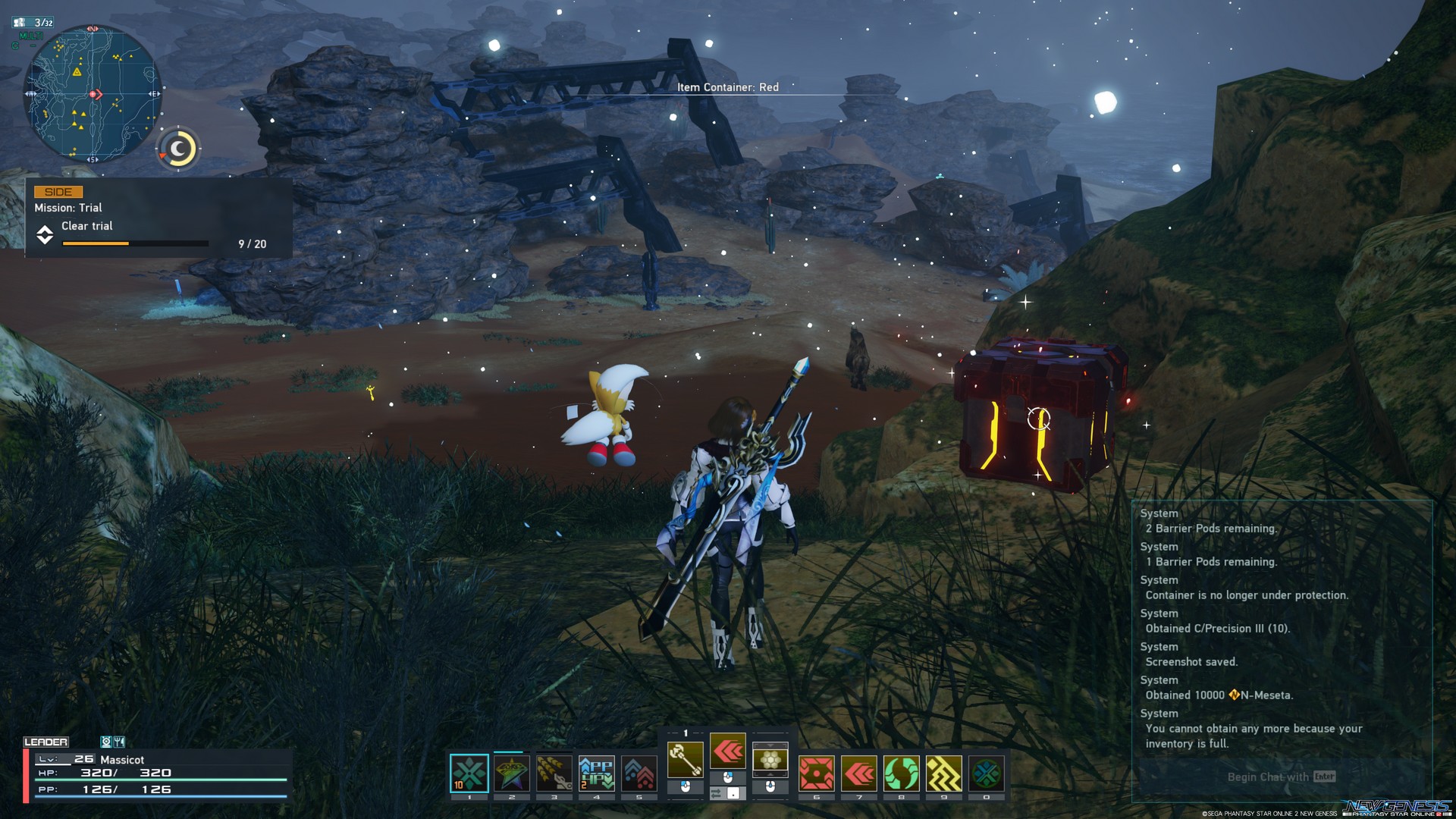Collapse the Mission: Trial panel via its double arrows
The width and height of the screenshot is (1456, 819).
pyautogui.click(x=46, y=234)
